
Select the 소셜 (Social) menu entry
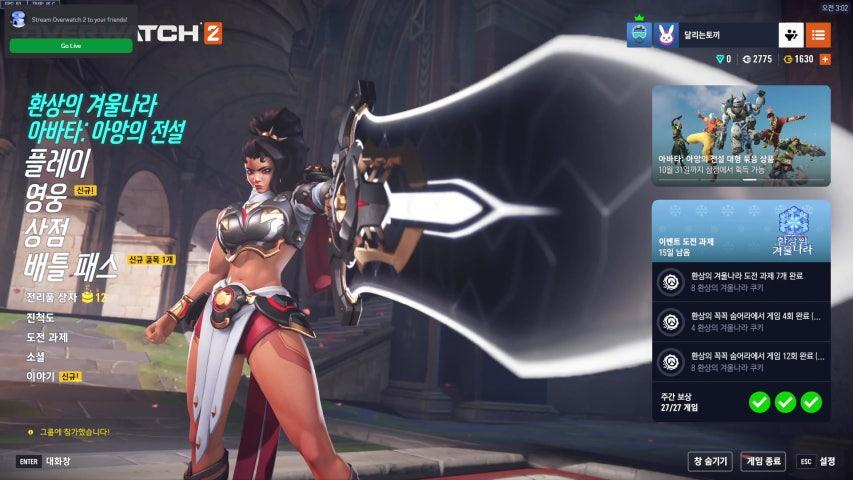(x=36, y=357)
